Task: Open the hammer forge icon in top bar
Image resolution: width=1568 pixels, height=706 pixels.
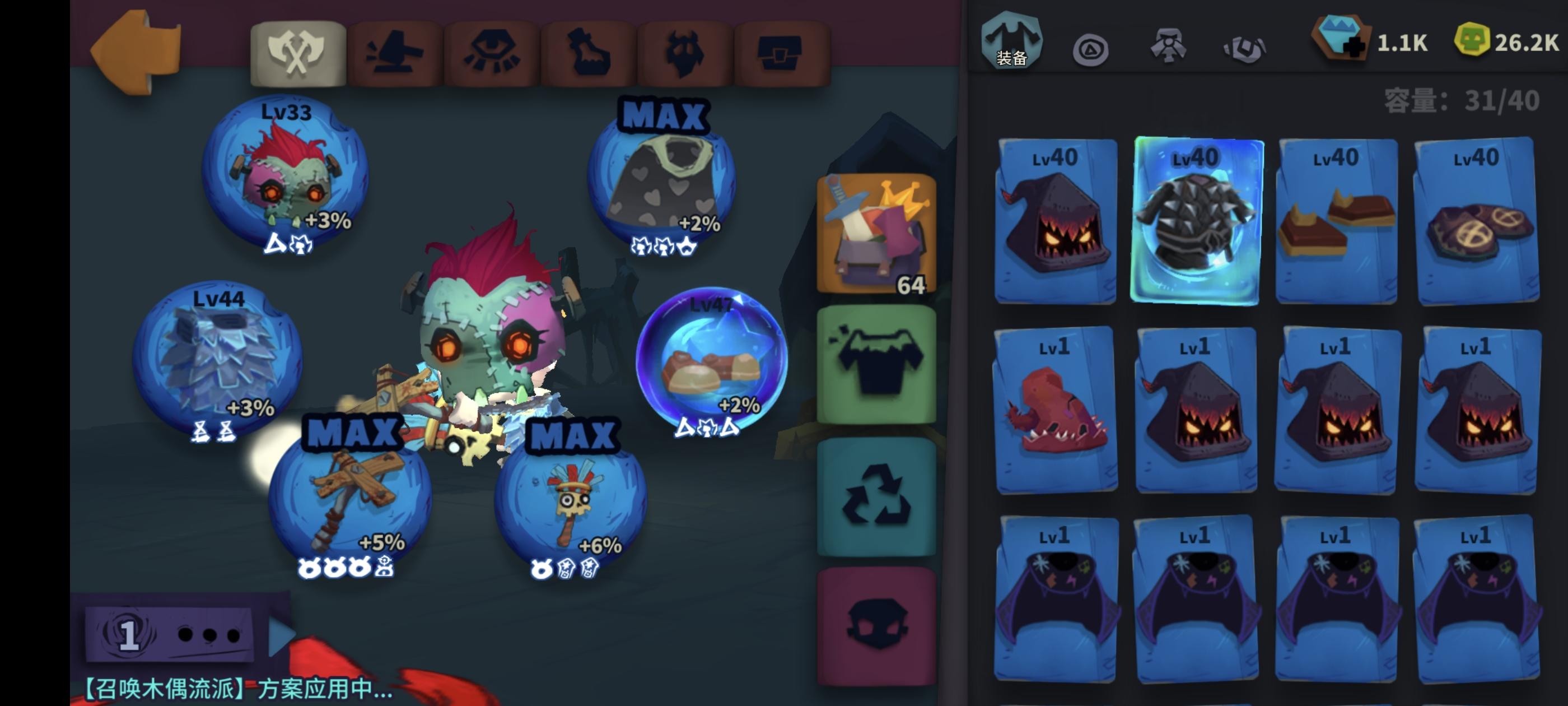Action: [394, 52]
